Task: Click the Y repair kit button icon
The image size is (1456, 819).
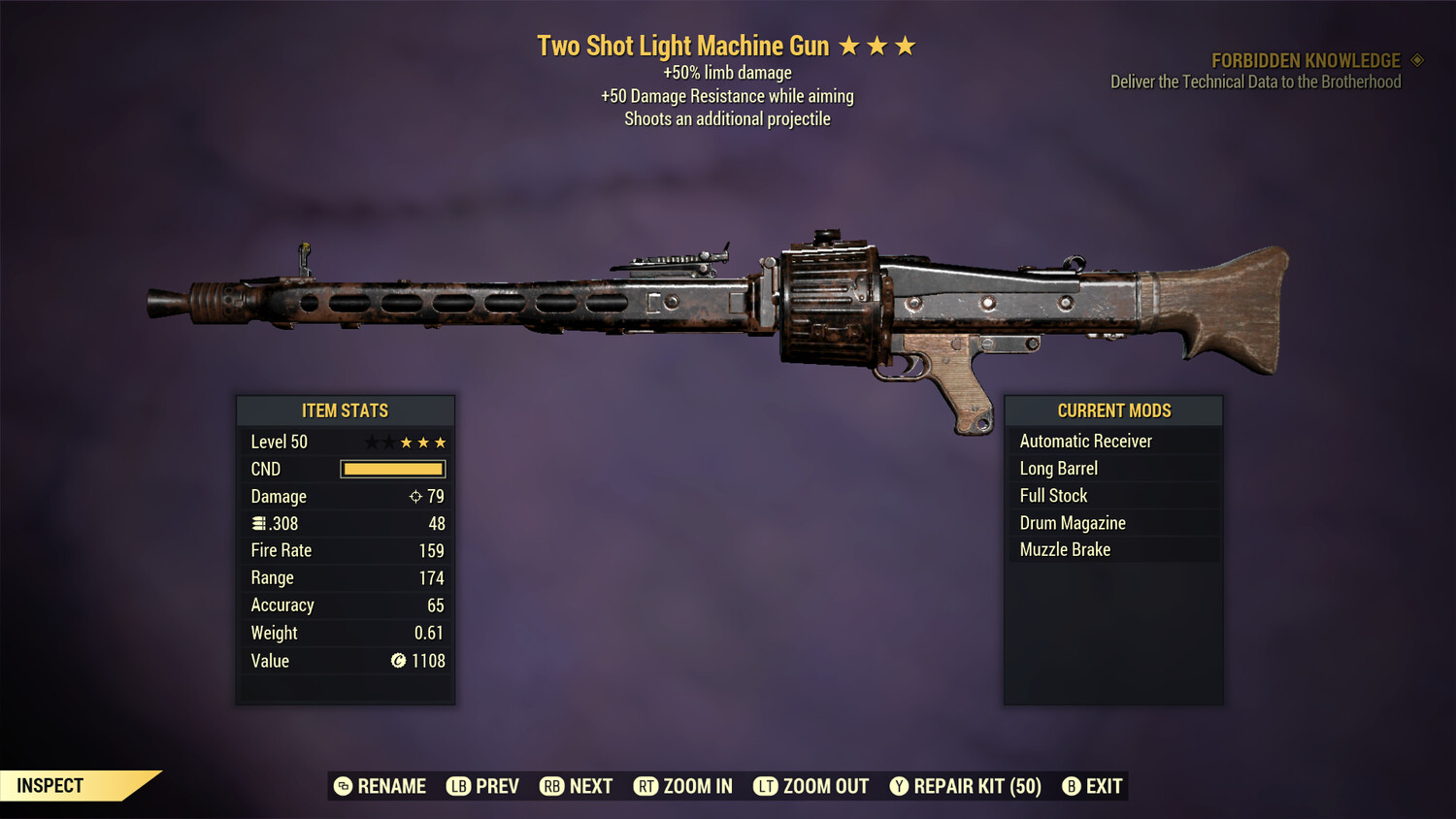Action: (898, 786)
